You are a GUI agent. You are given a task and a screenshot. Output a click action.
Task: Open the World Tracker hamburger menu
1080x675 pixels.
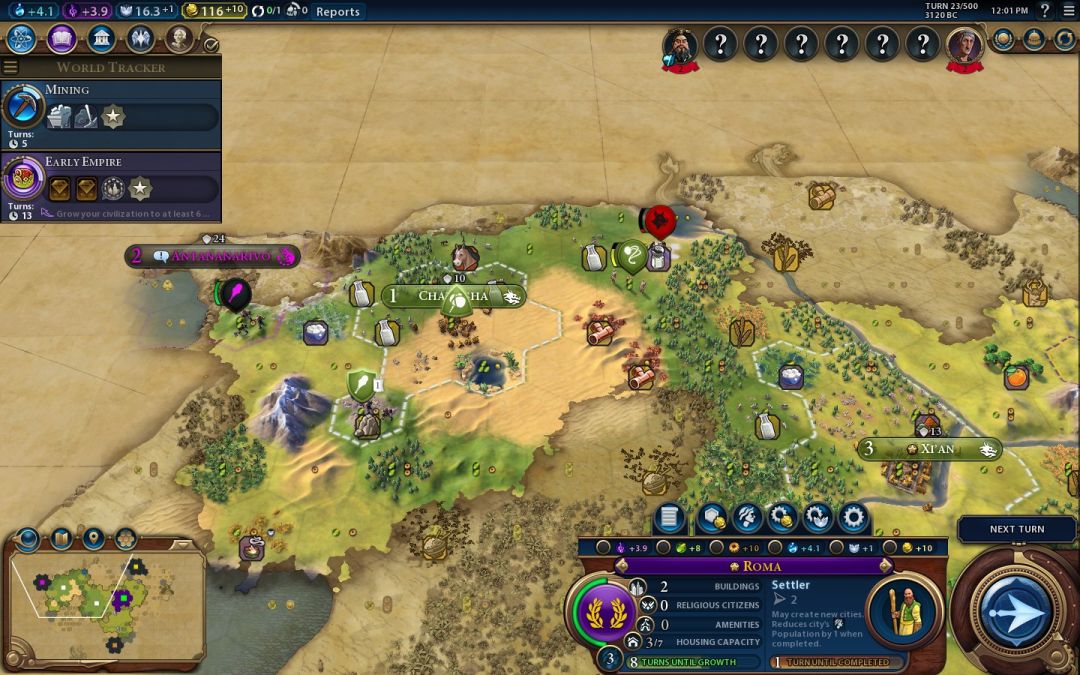10,67
